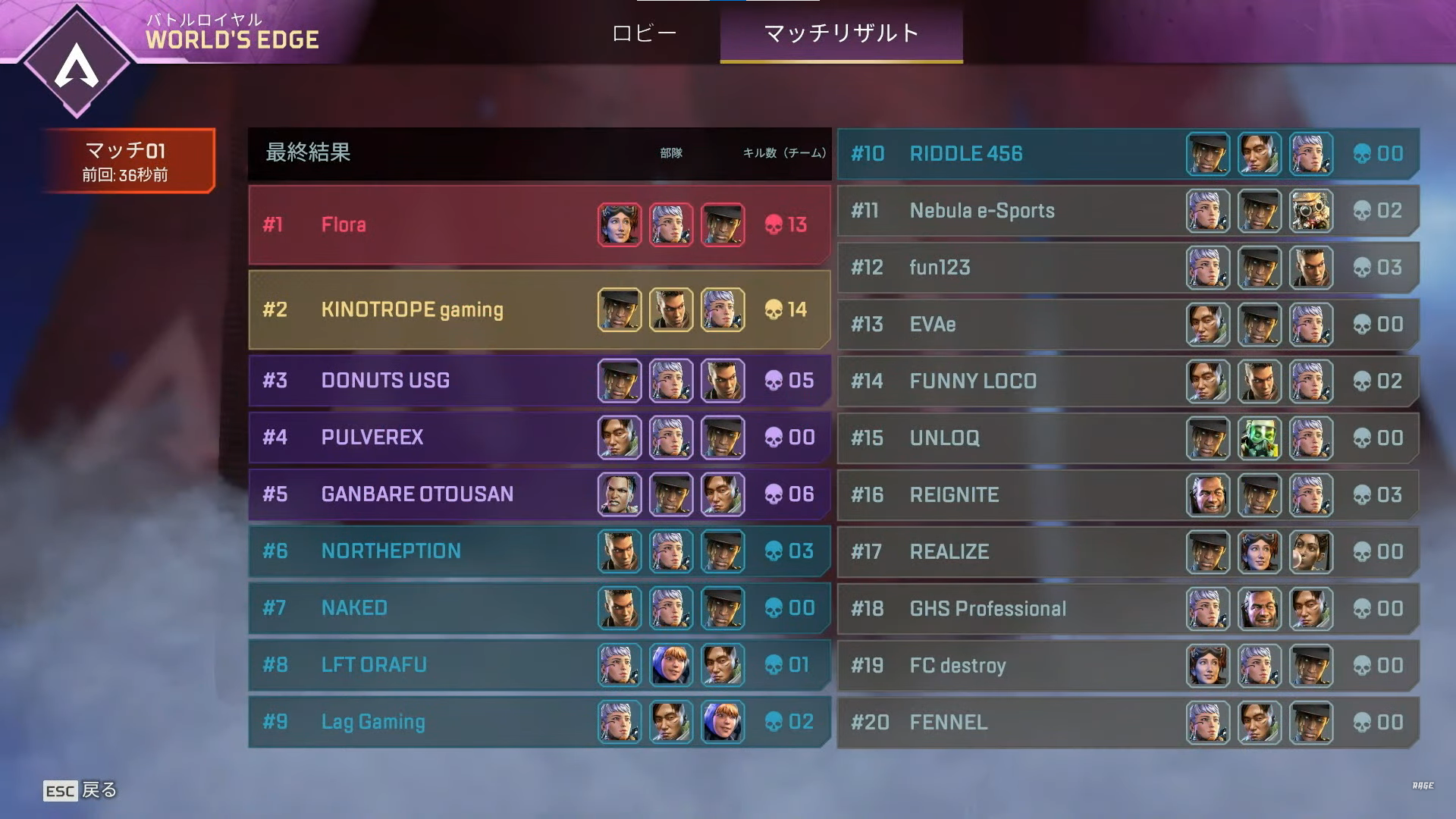1456x819 pixels.
Task: Open the マッチリザルト tab
Action: pyautogui.click(x=842, y=33)
